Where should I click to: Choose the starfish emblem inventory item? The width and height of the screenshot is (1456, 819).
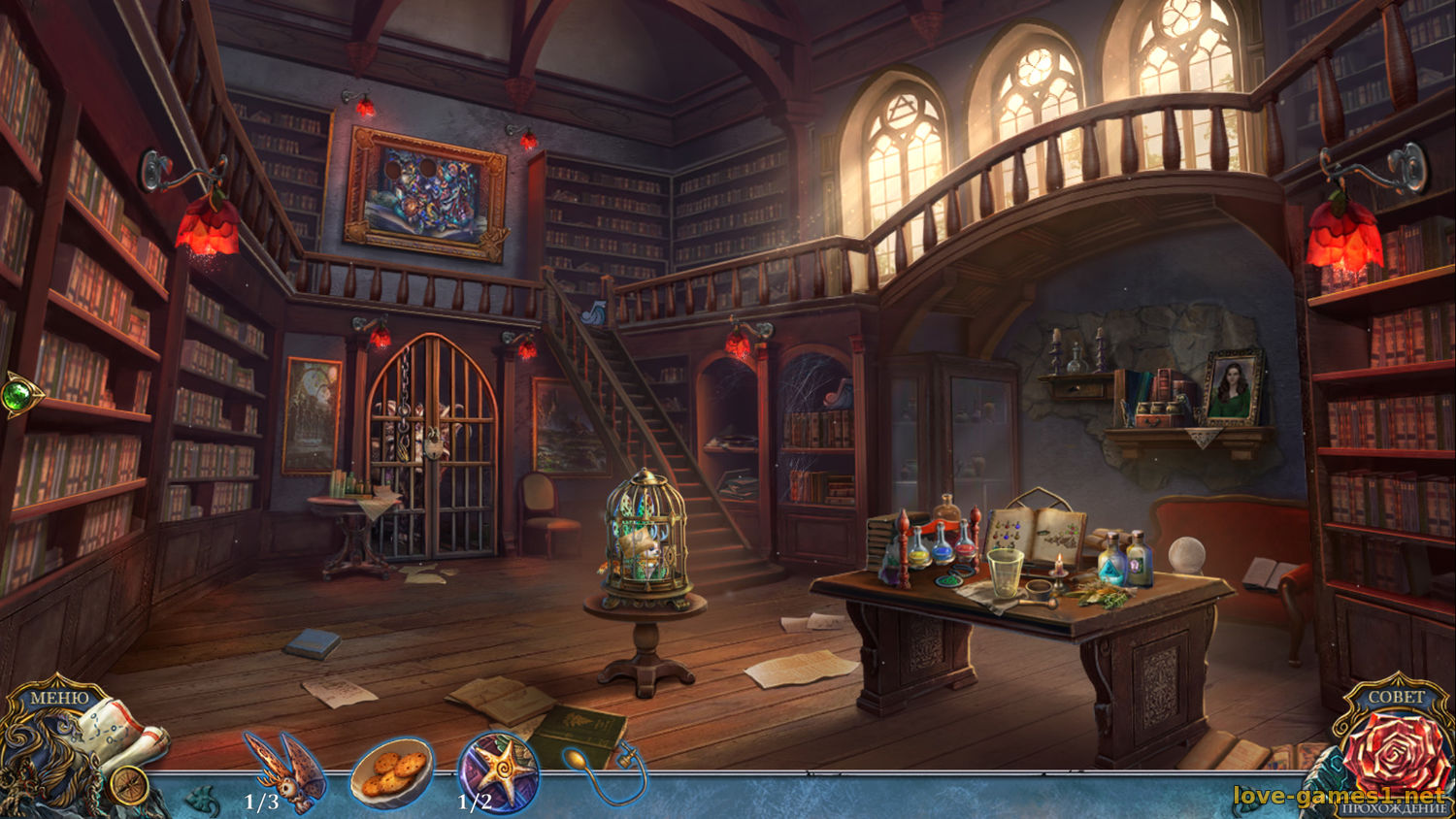(x=499, y=772)
